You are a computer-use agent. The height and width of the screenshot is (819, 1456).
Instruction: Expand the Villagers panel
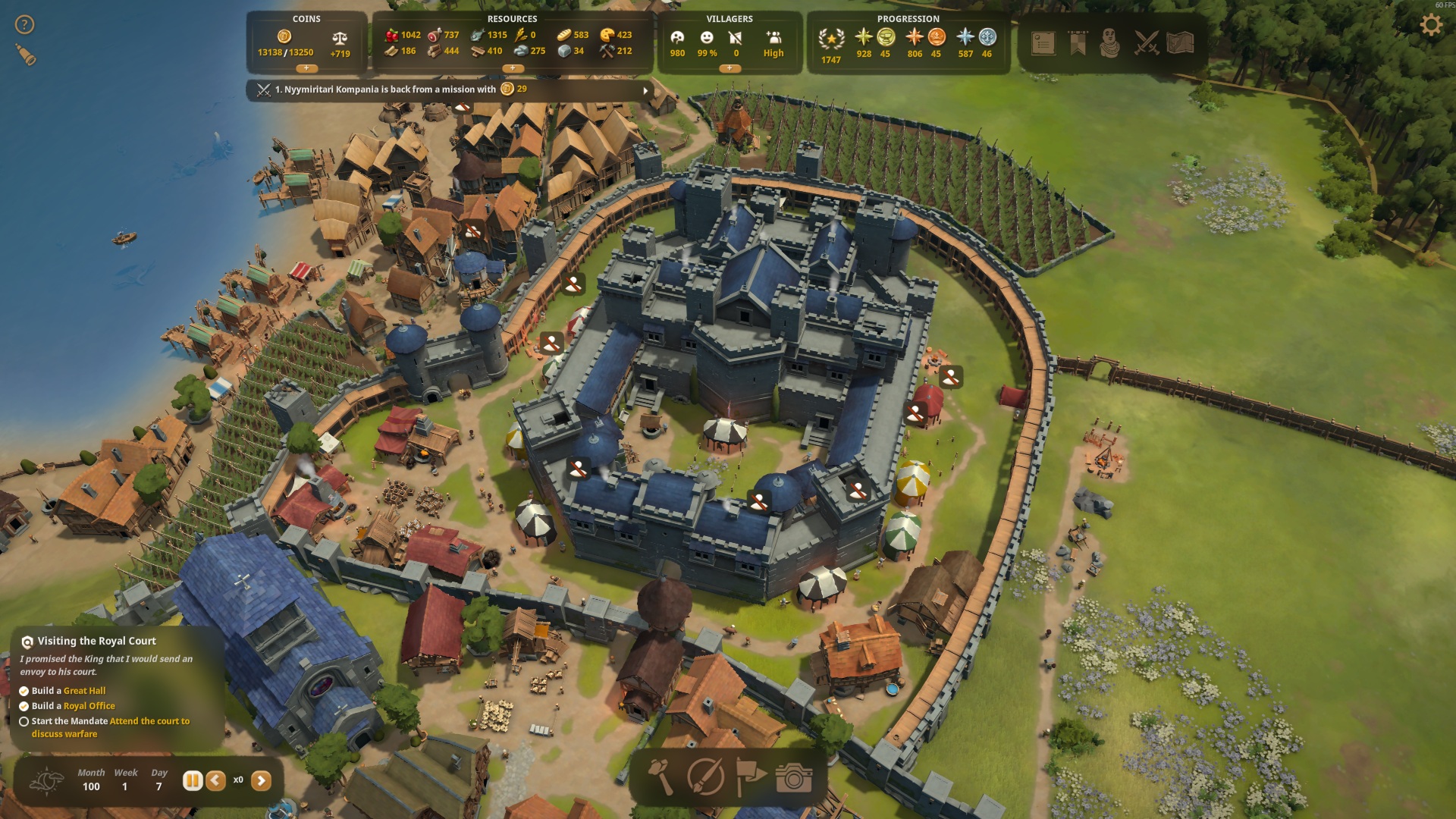click(x=730, y=68)
